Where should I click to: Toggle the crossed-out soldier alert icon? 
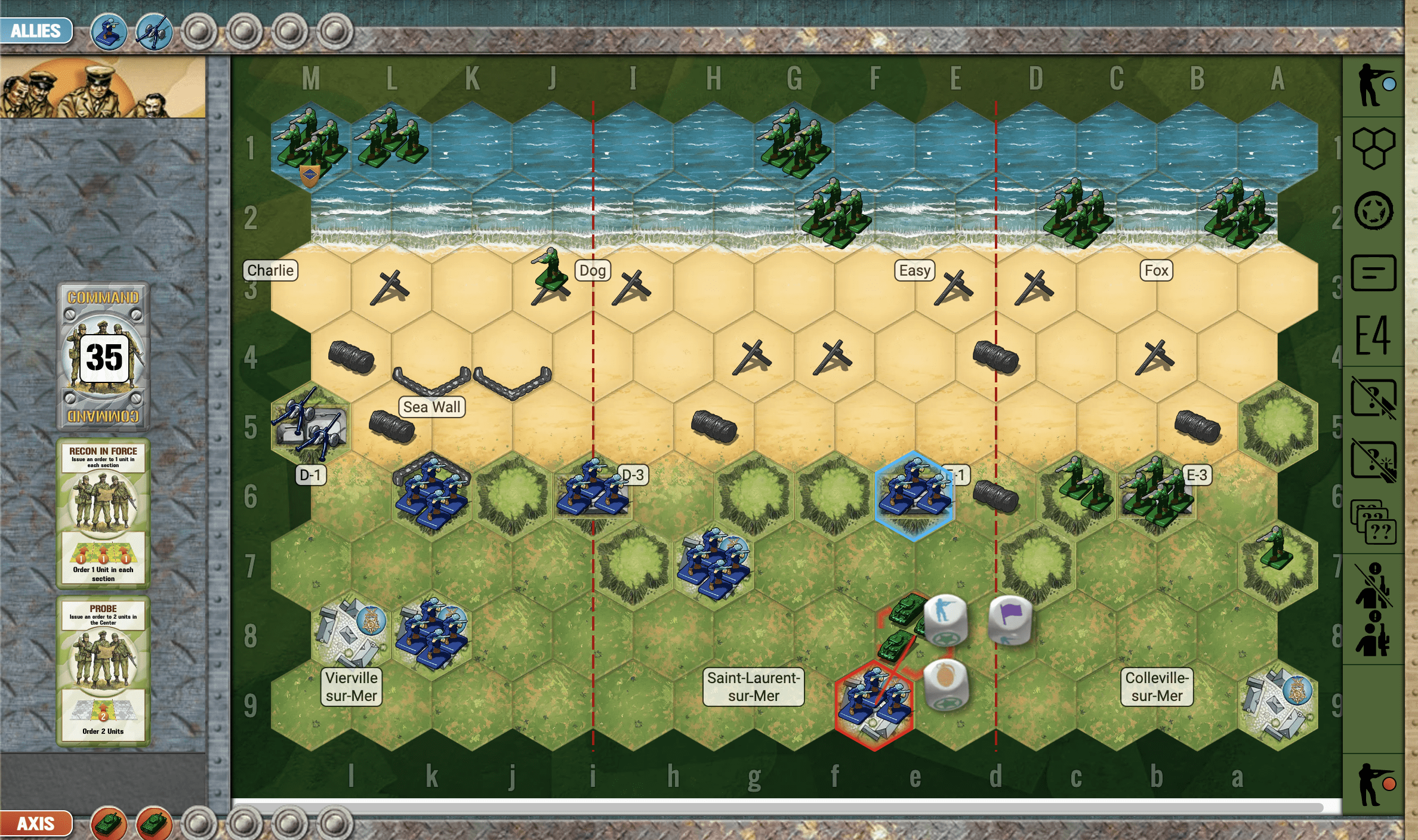point(1373,585)
